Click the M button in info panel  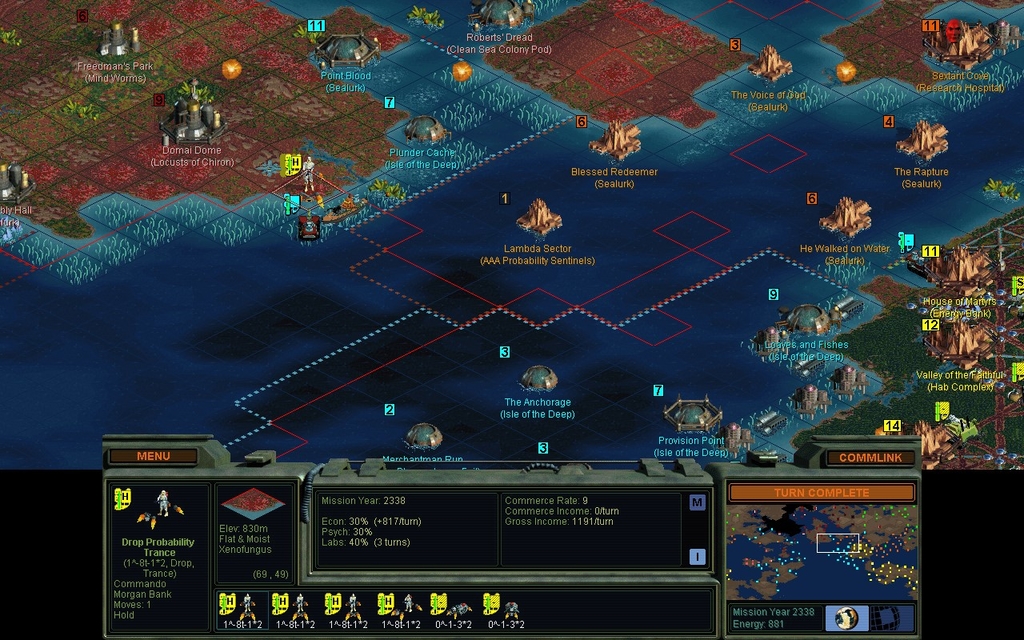tap(697, 503)
